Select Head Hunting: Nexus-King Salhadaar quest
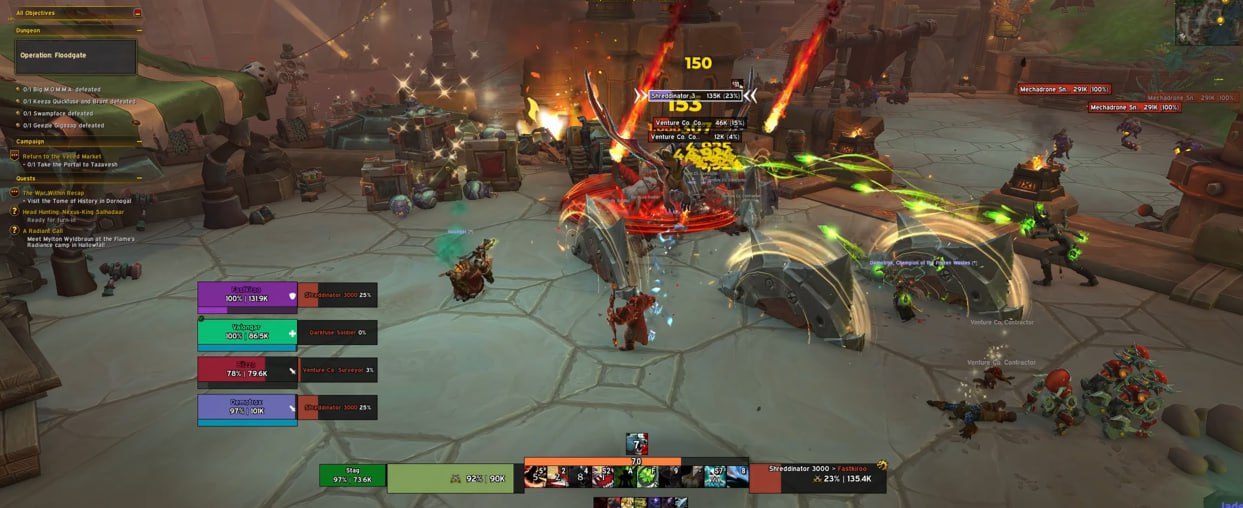1243x508 pixels. coord(73,212)
